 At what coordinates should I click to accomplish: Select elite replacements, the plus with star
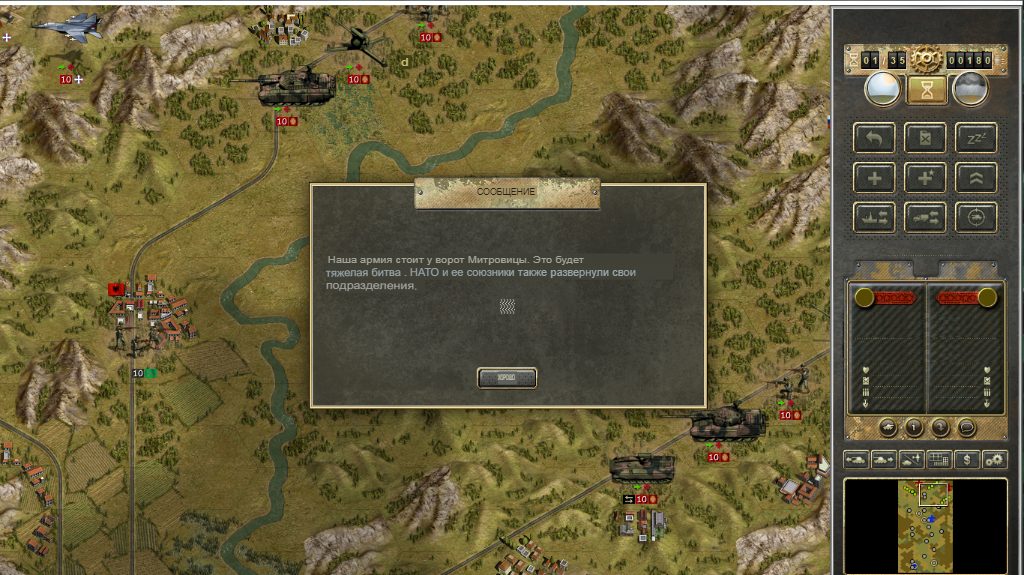pyautogui.click(x=926, y=177)
